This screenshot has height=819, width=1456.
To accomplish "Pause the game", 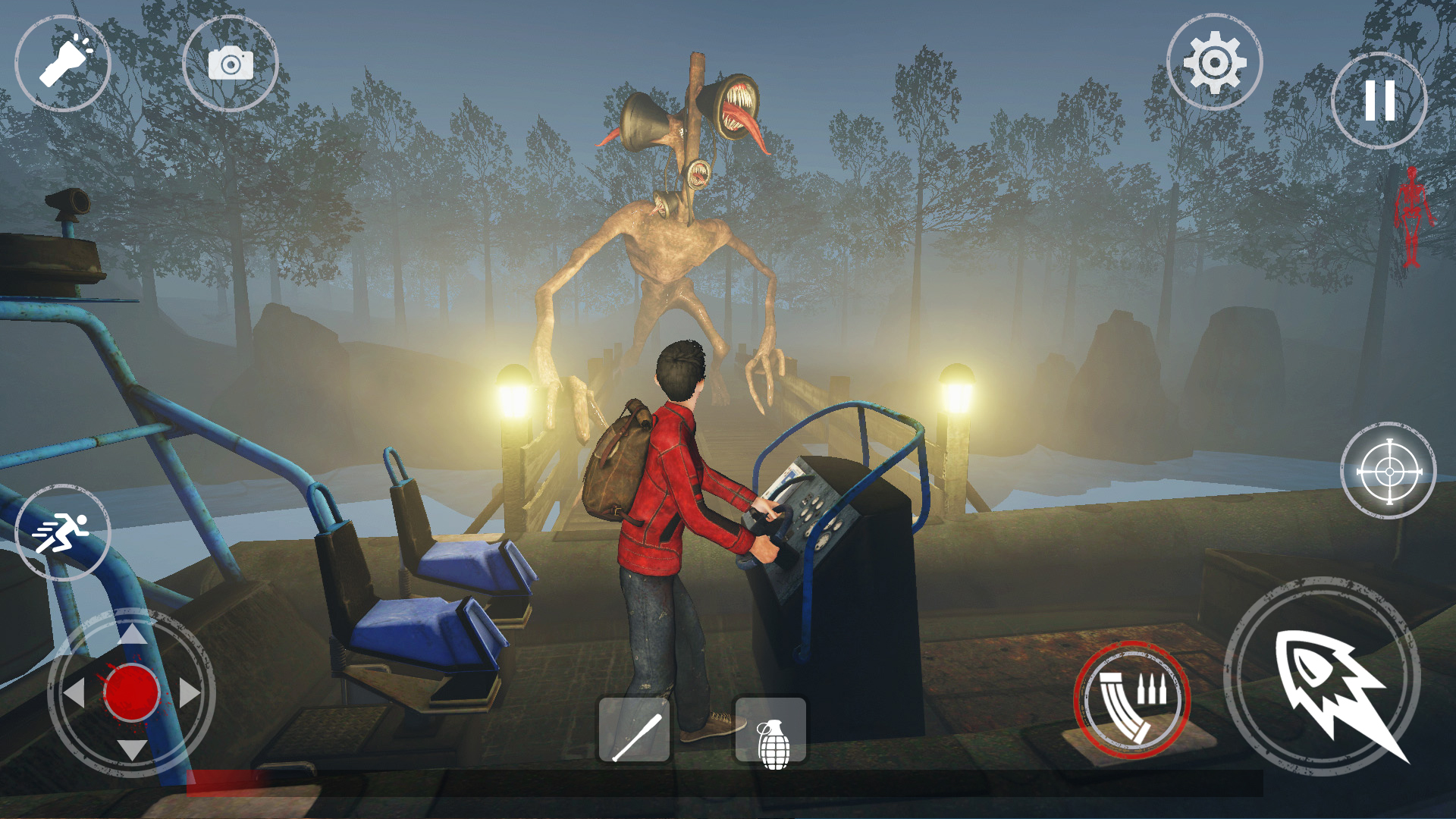I will pos(1379,100).
